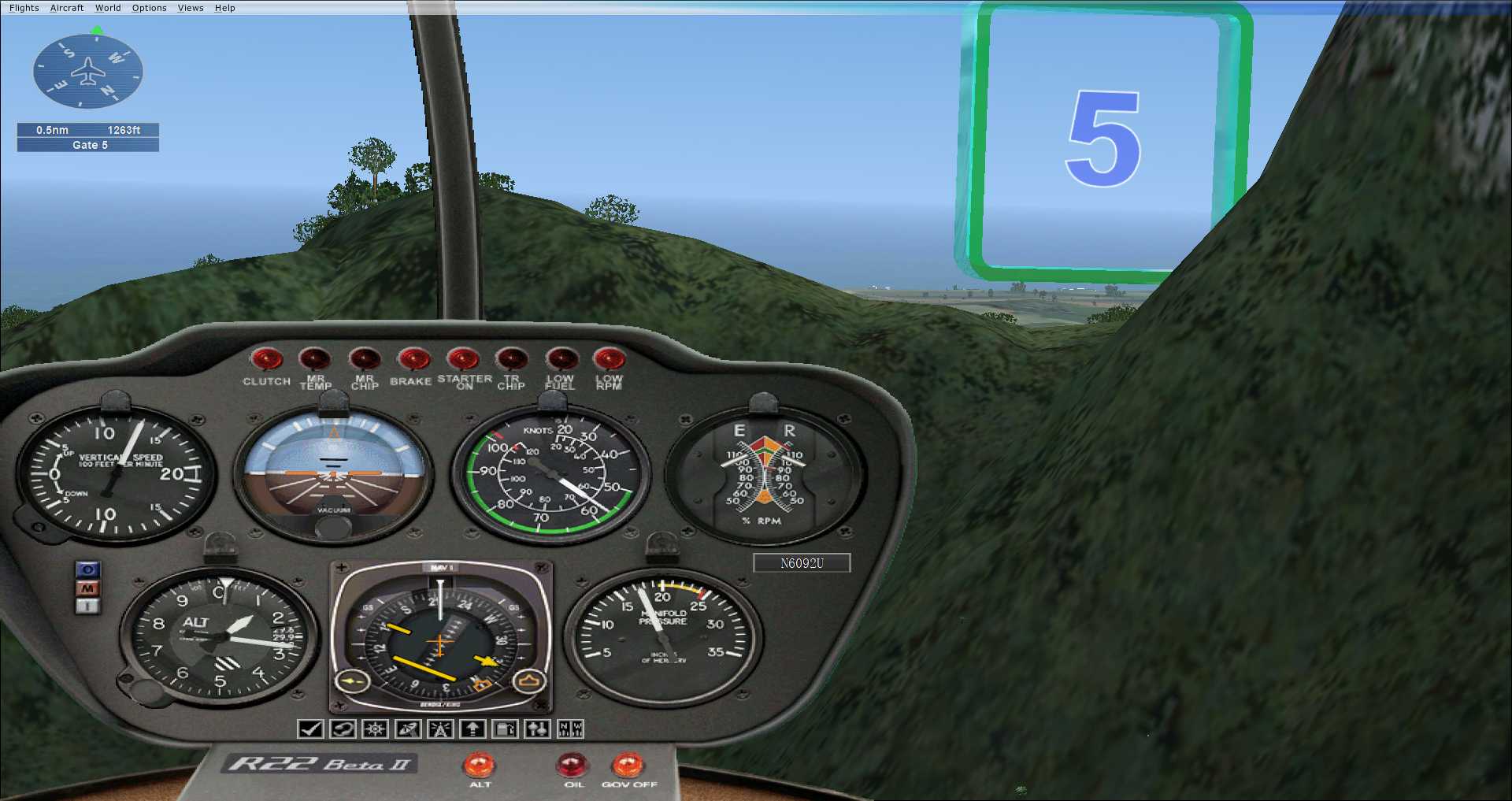The image size is (1512, 801).
Task: Open the Help menu
Action: tap(225, 8)
